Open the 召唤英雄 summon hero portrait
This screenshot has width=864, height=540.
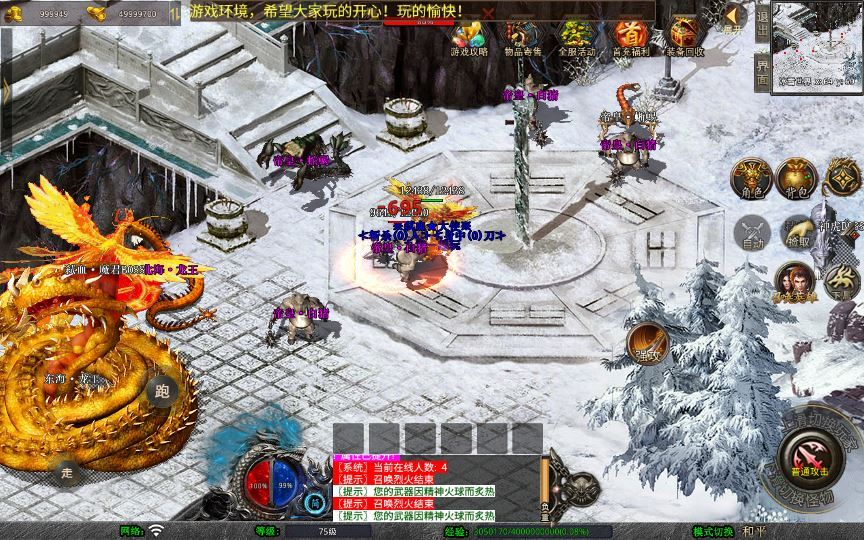[x=794, y=282]
